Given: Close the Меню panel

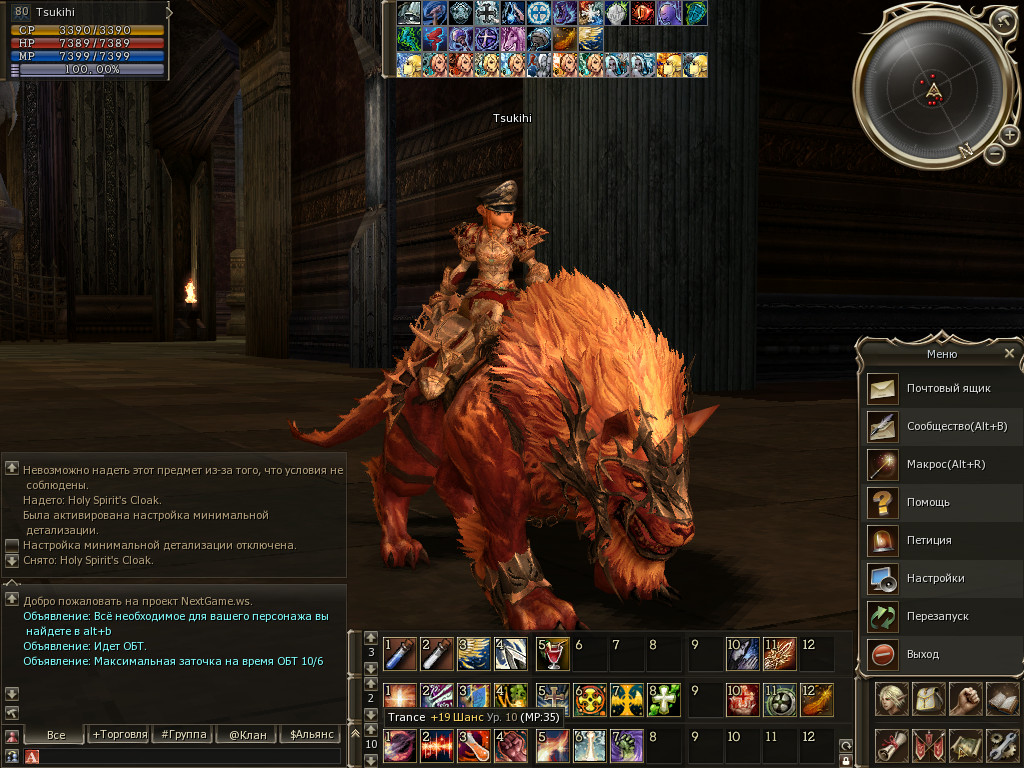Looking at the screenshot, I should click(x=1009, y=353).
